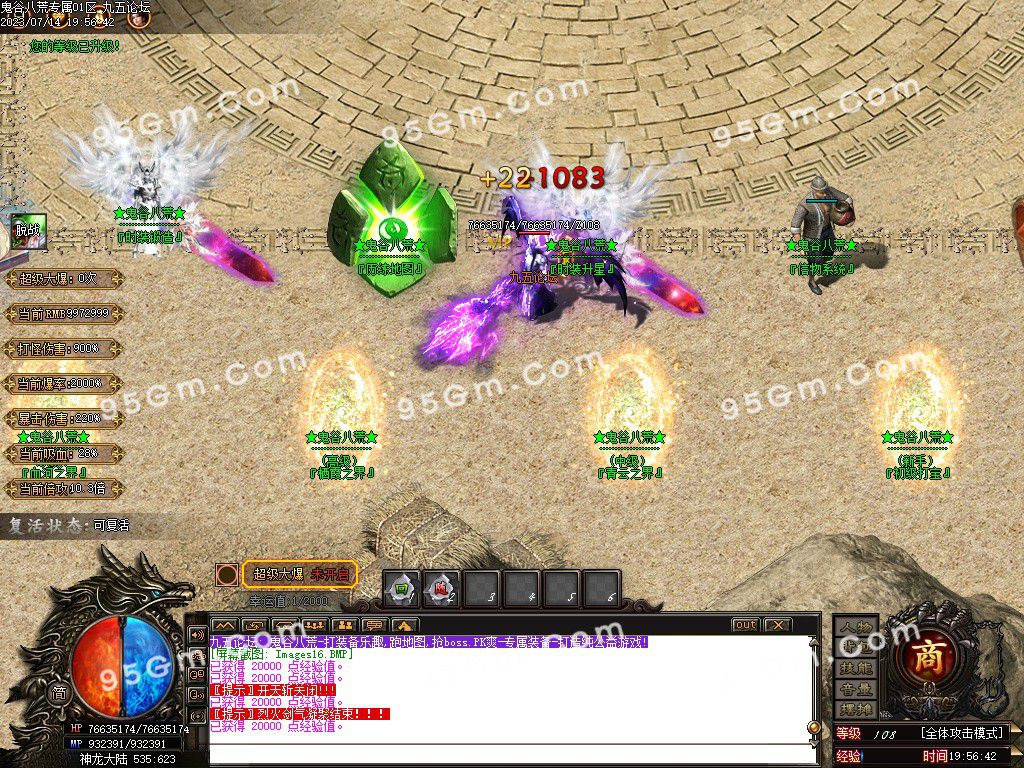The width and height of the screenshot is (1024, 768).
Task: Click the small round button left of 超级大爆
Action: pyautogui.click(x=227, y=574)
